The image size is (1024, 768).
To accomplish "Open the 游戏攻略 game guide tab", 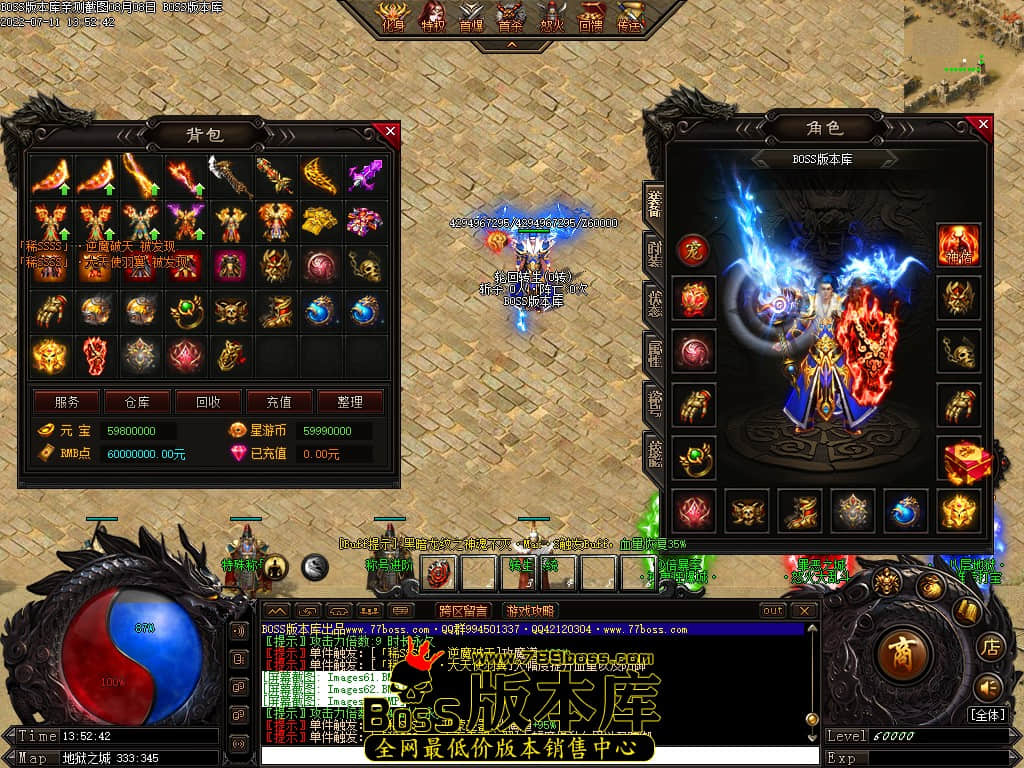I will [x=530, y=610].
